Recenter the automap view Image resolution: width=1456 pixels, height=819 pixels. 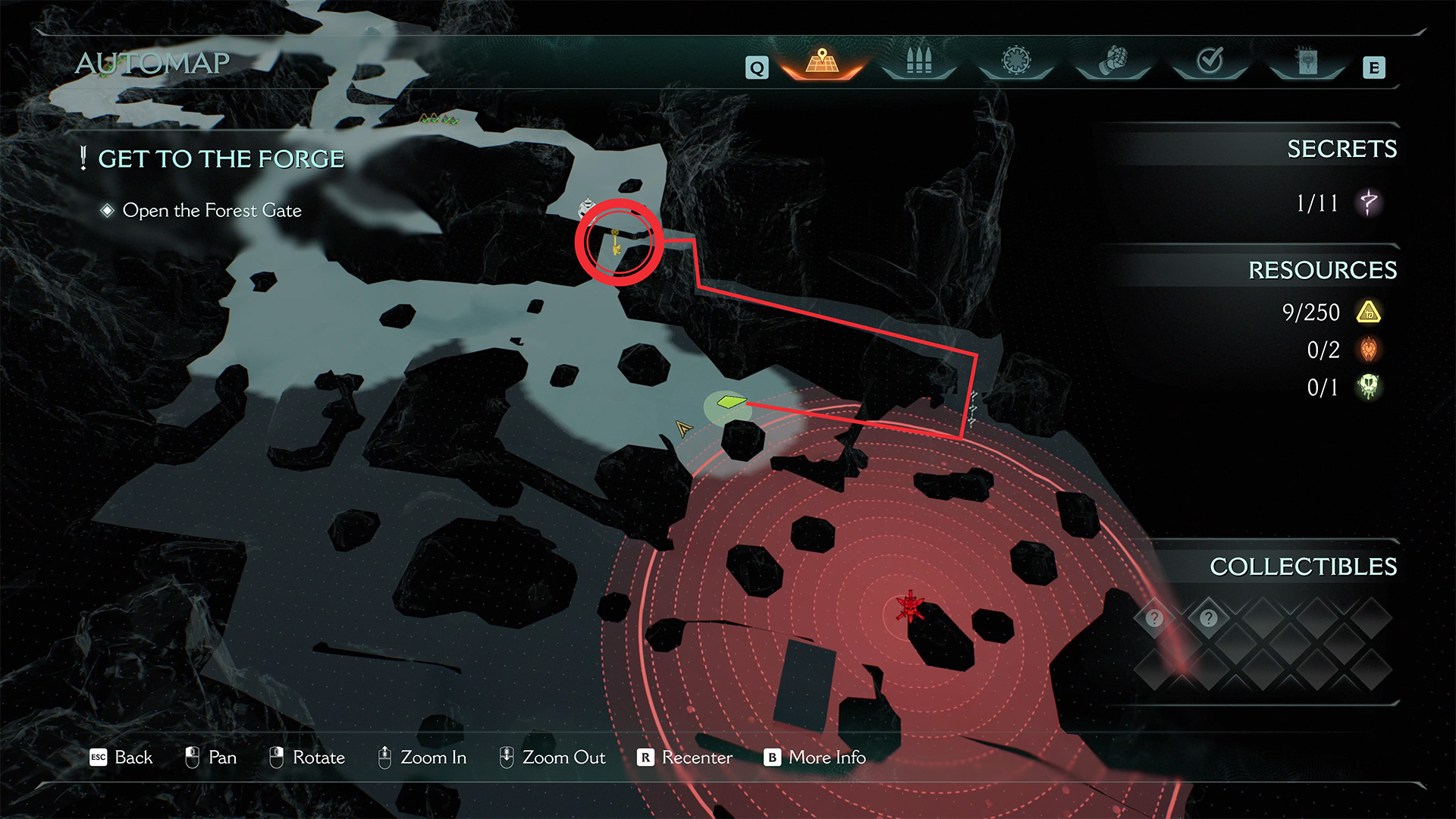click(686, 758)
